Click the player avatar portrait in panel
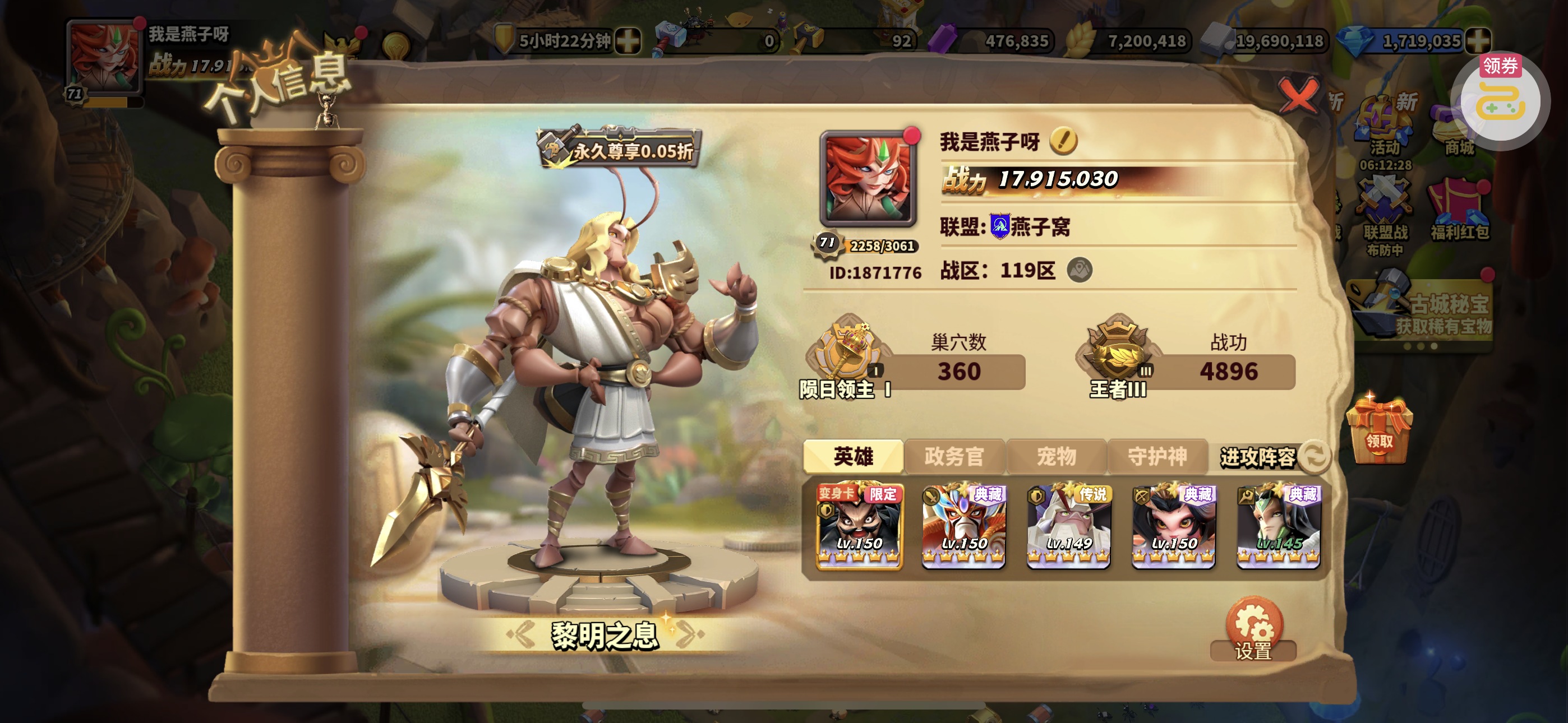The width and height of the screenshot is (1568, 723). [868, 178]
